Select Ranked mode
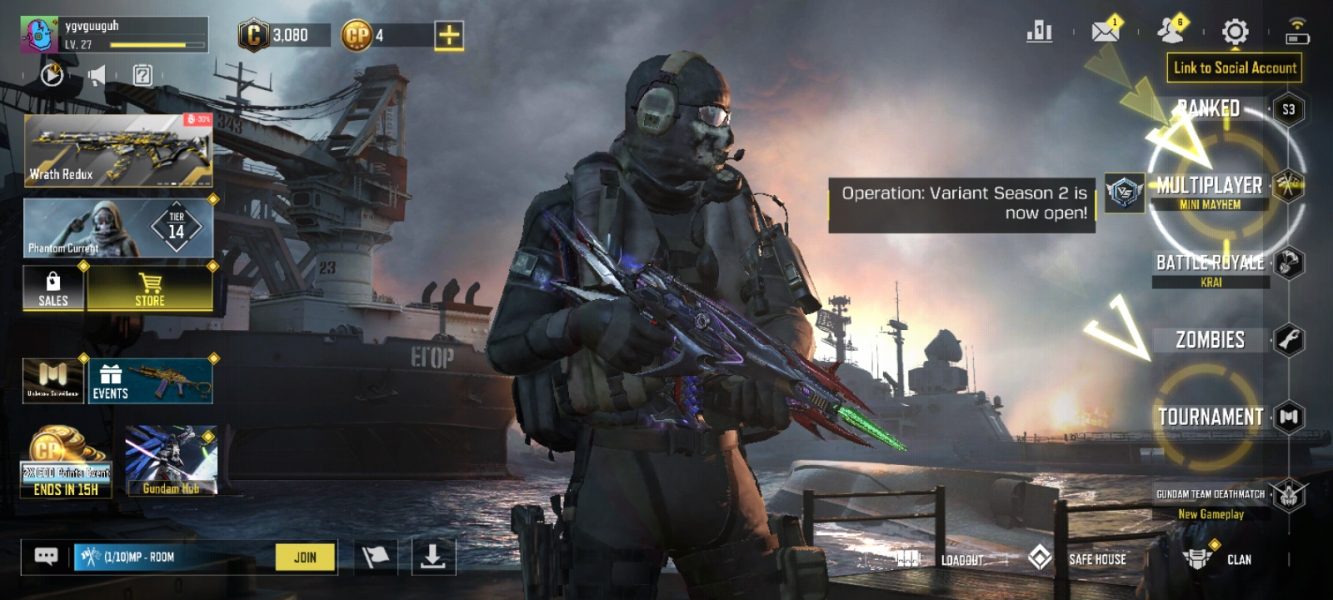This screenshot has height=600, width=1333. (1208, 108)
